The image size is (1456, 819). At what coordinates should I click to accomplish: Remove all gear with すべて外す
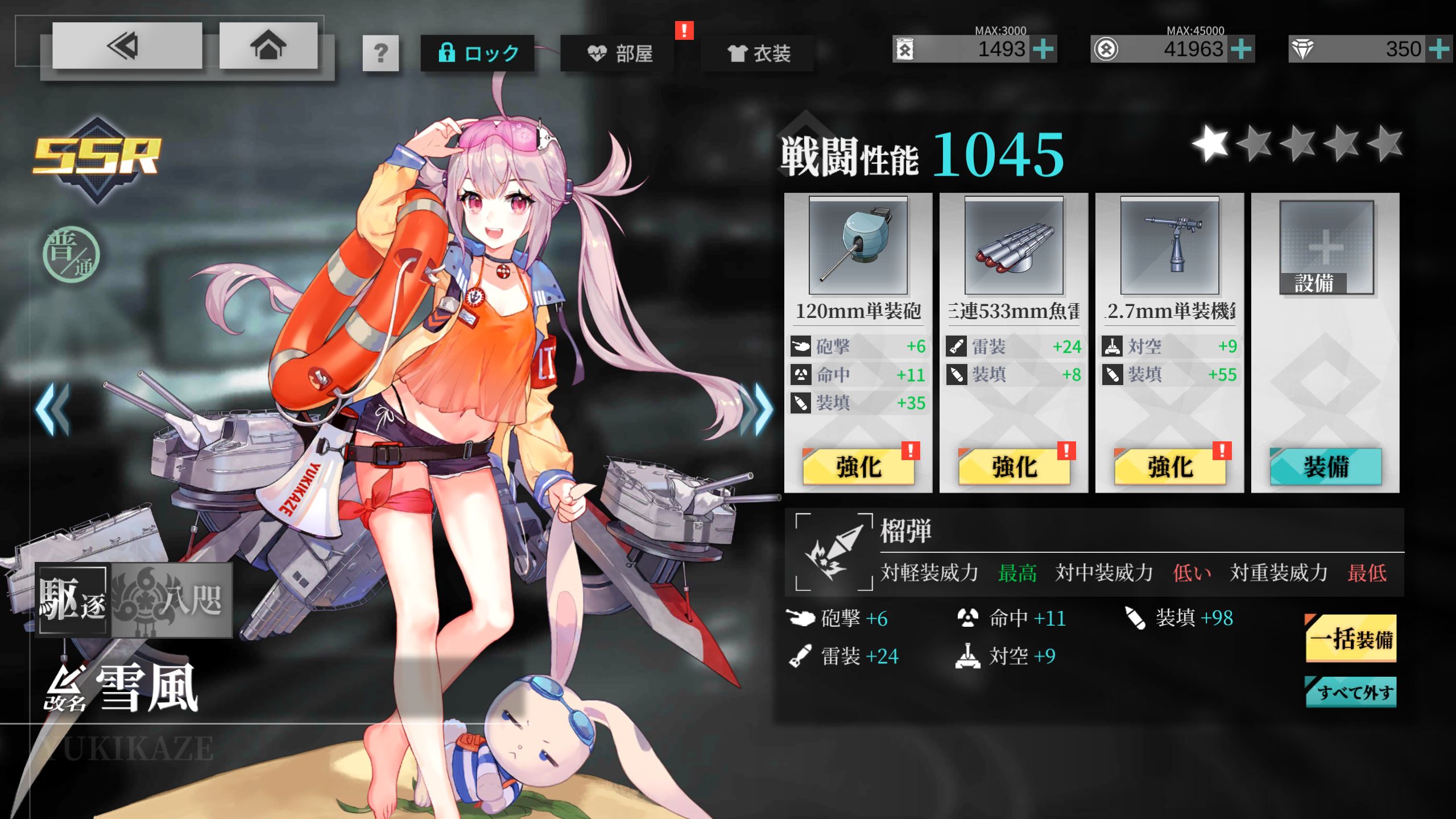coord(1351,692)
